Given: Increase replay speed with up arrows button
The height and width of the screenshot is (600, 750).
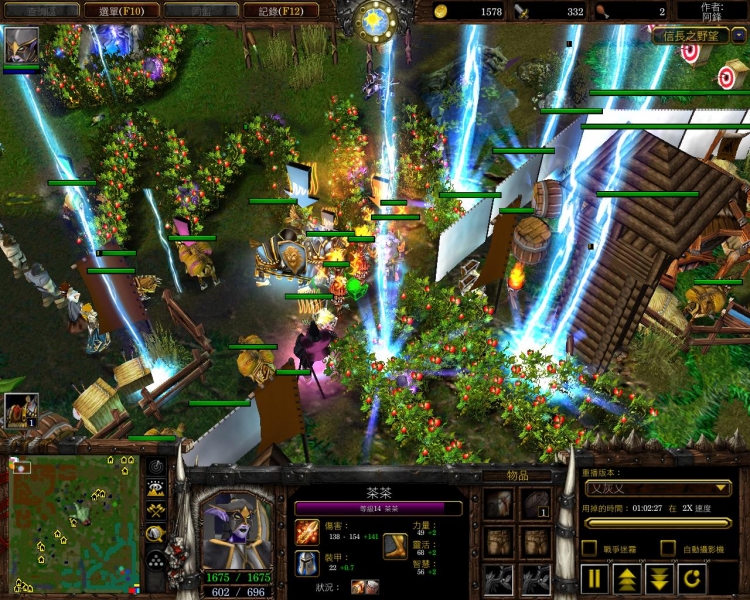Looking at the screenshot, I should pyautogui.click(x=627, y=578).
